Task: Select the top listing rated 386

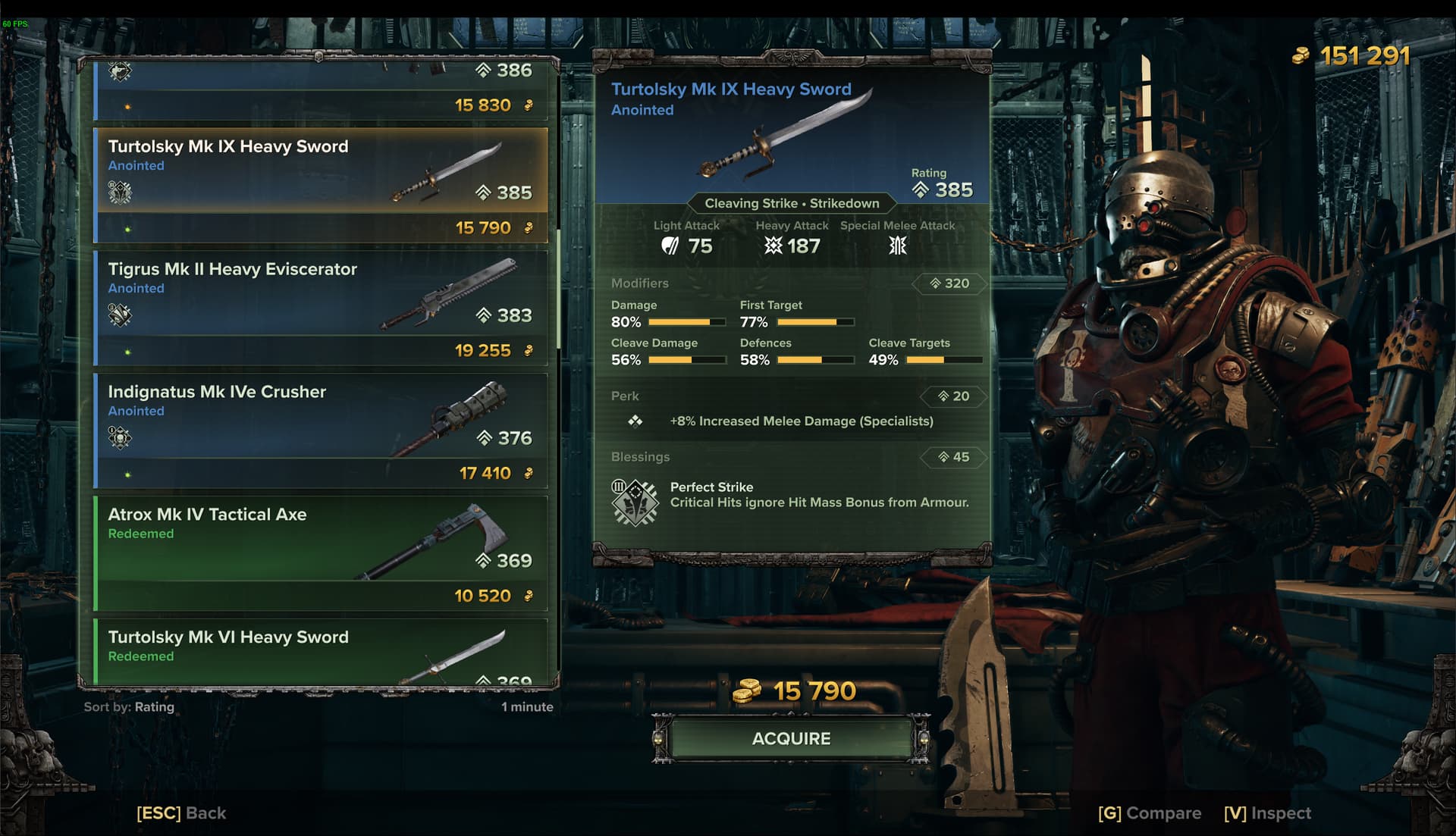Action: [x=321, y=89]
